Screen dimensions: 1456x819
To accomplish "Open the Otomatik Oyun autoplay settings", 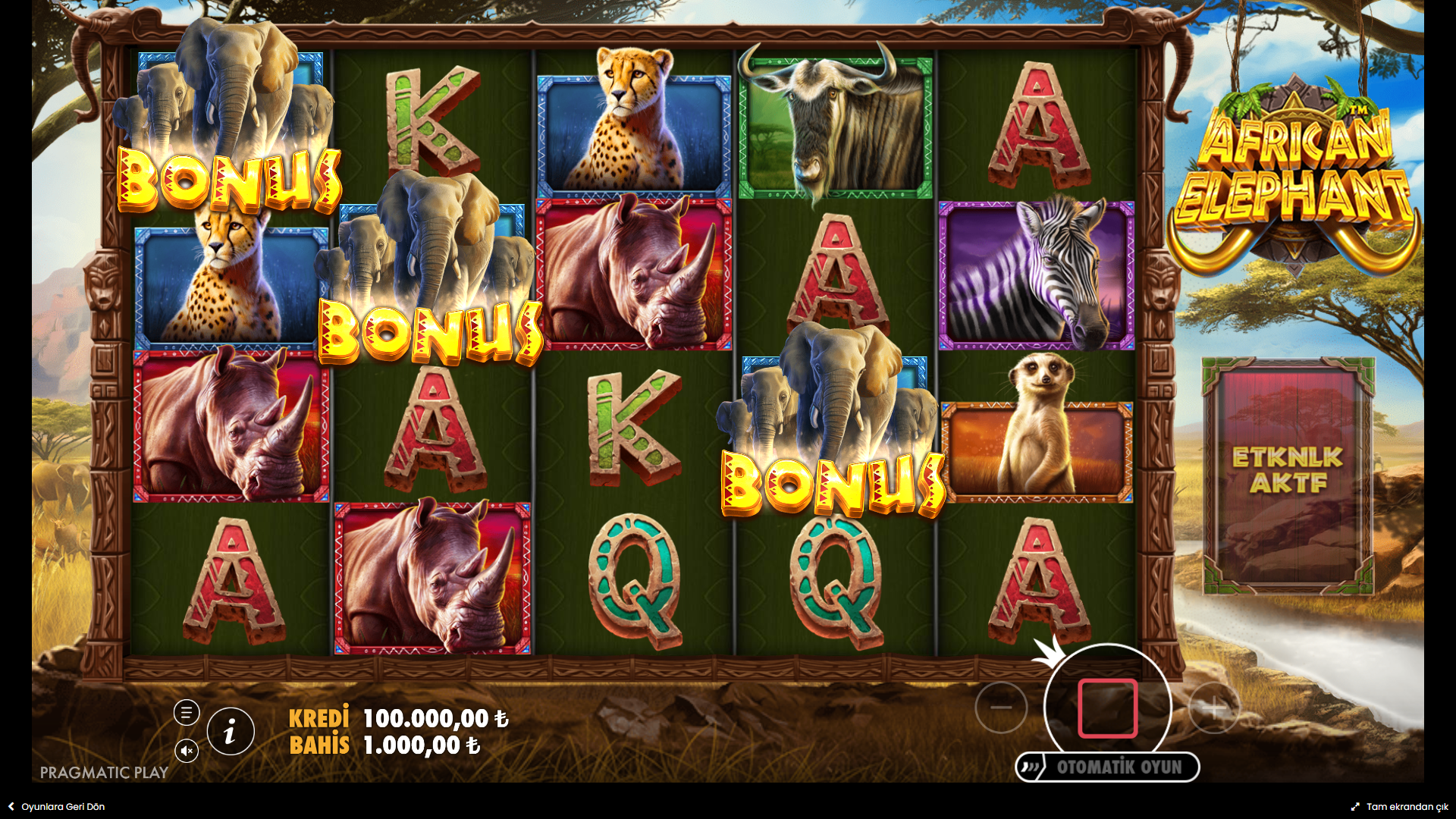I will click(x=1108, y=767).
